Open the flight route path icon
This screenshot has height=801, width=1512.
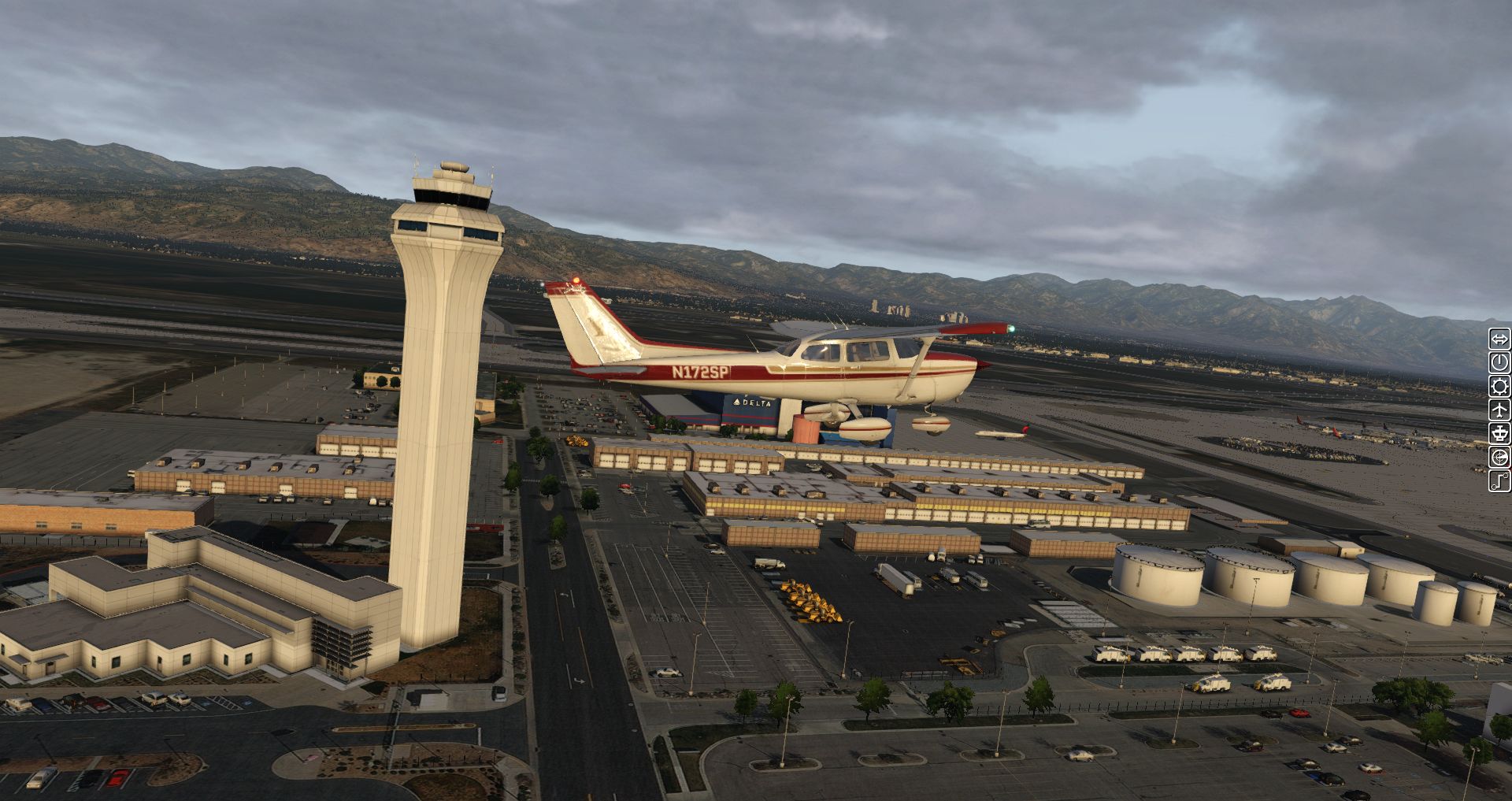coord(1499,480)
